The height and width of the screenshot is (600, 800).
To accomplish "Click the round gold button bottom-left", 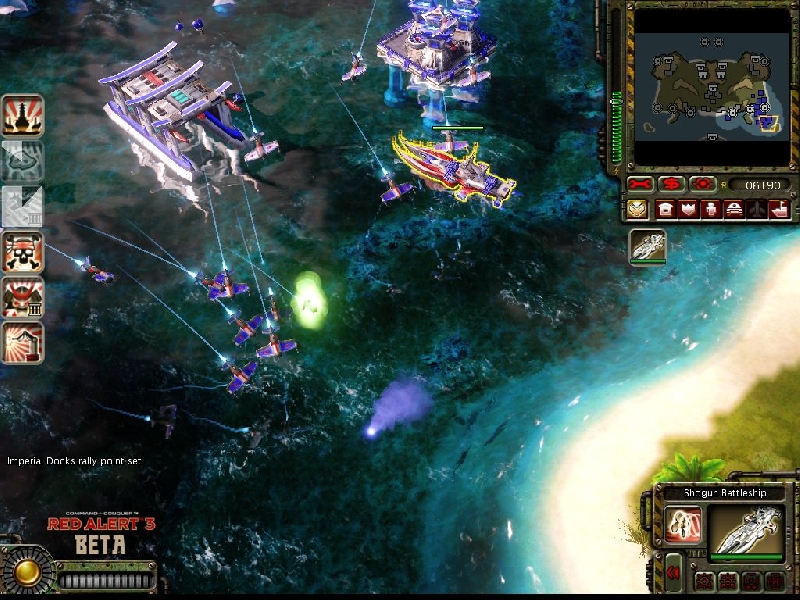I will [27, 572].
